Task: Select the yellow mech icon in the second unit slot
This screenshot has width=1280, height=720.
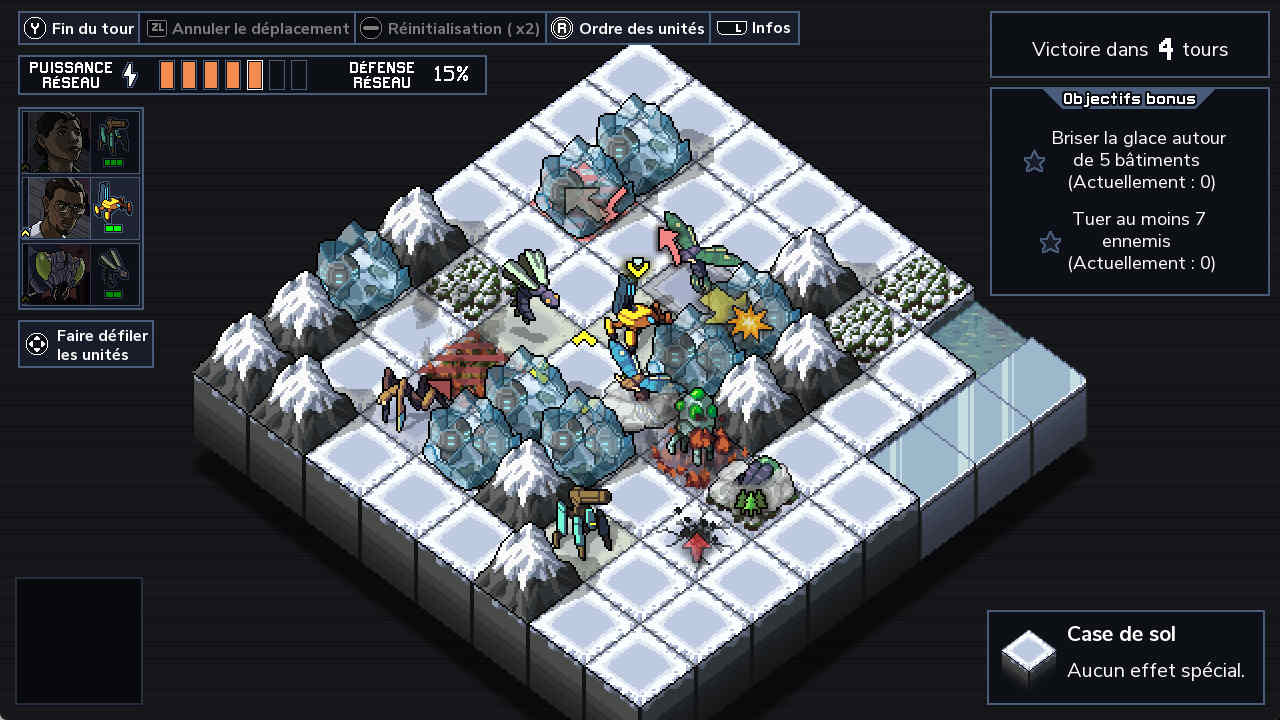Action: [x=117, y=208]
